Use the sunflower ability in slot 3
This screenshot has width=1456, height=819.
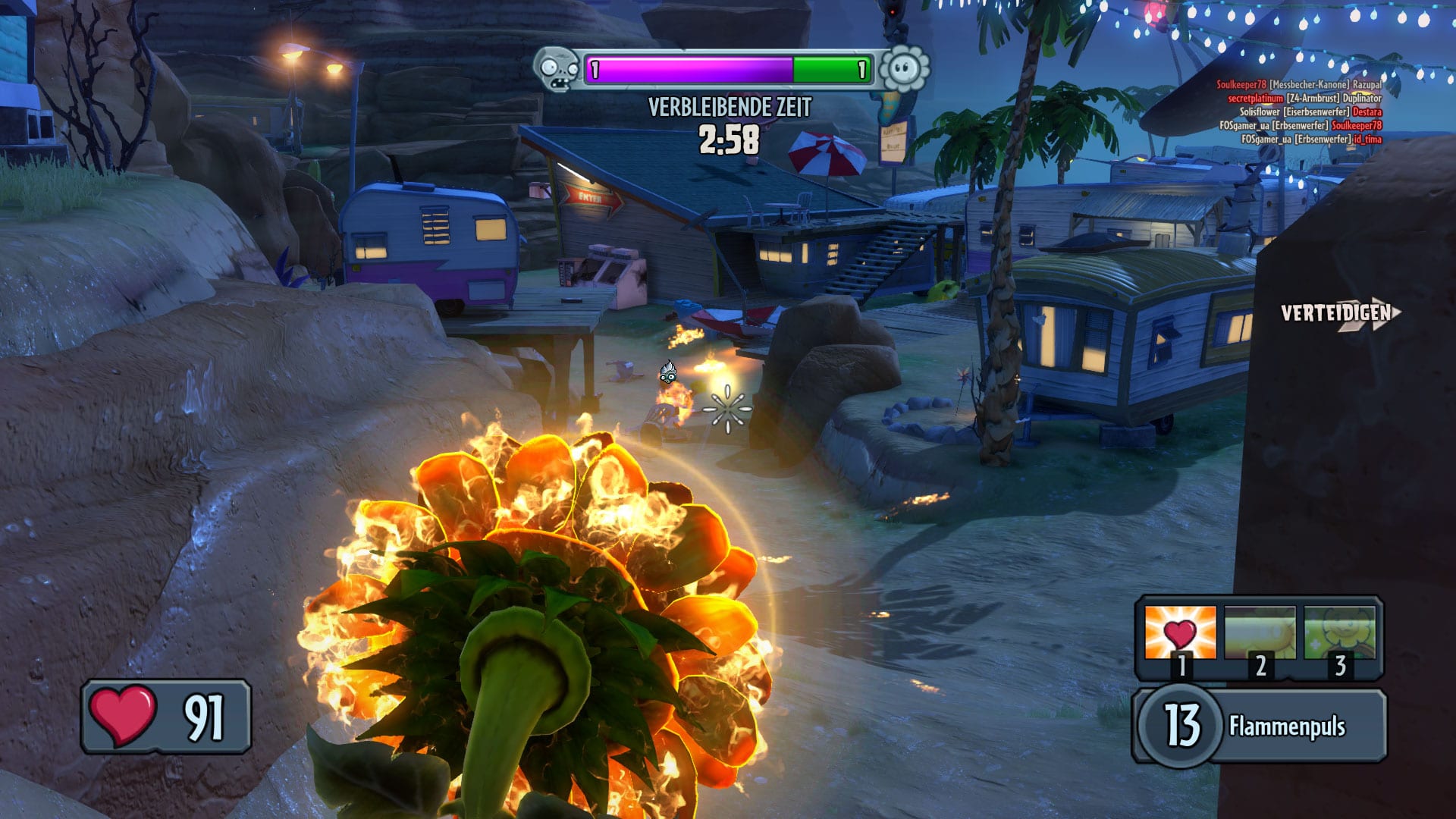point(1339,633)
